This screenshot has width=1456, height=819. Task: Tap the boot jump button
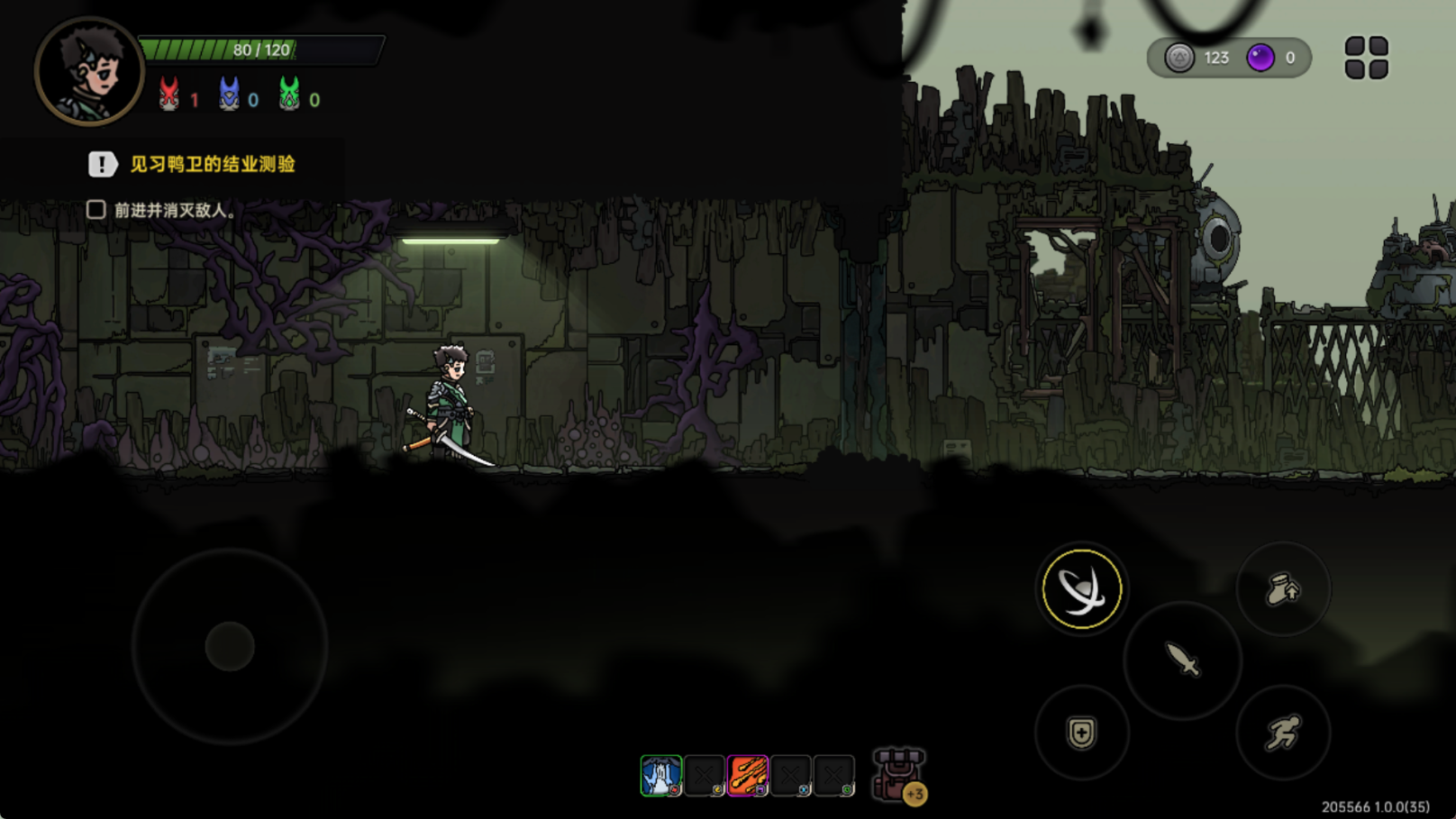(x=1283, y=590)
